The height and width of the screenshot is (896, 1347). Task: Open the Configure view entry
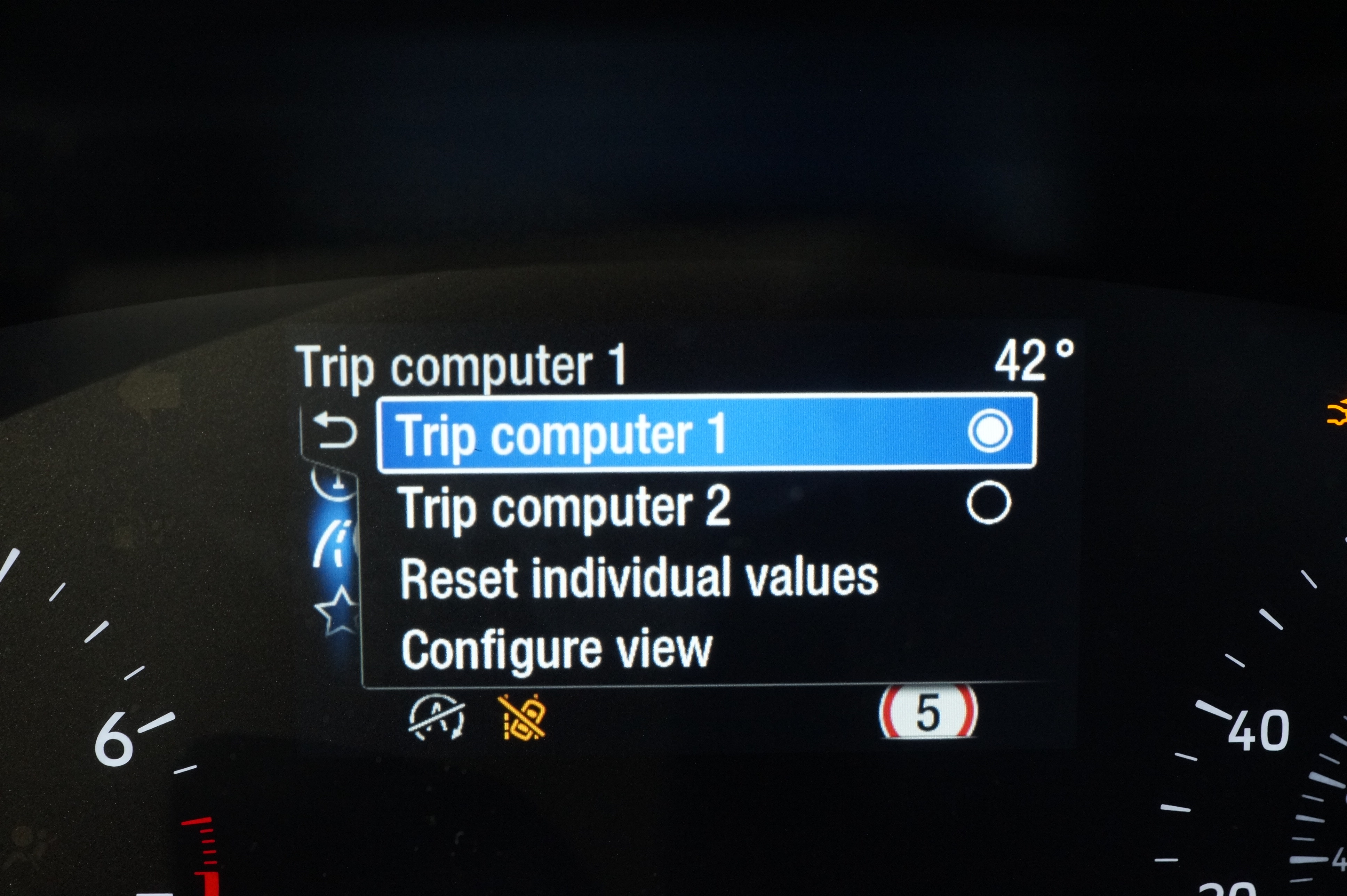(x=557, y=650)
